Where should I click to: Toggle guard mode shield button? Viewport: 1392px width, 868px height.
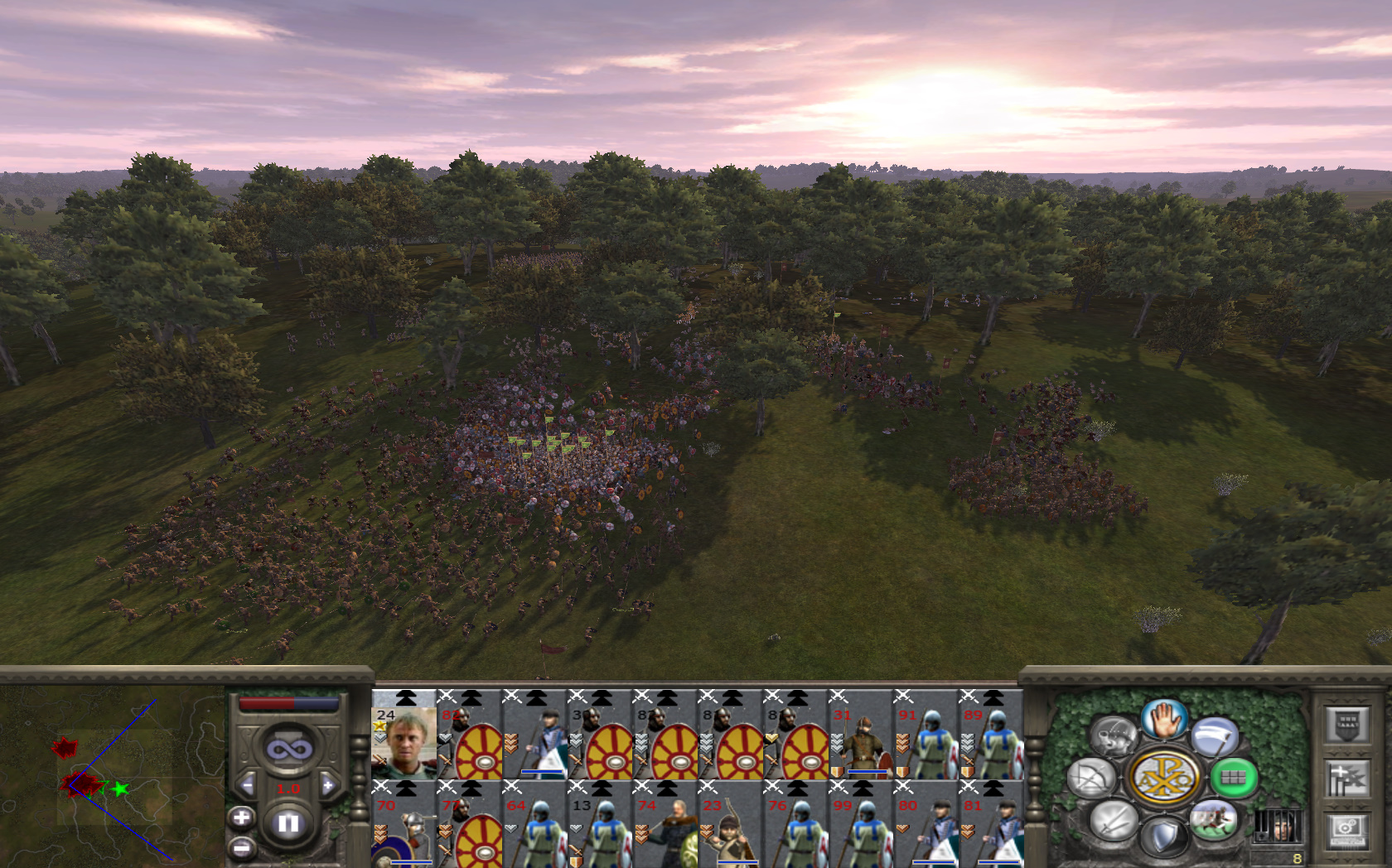click(1164, 837)
